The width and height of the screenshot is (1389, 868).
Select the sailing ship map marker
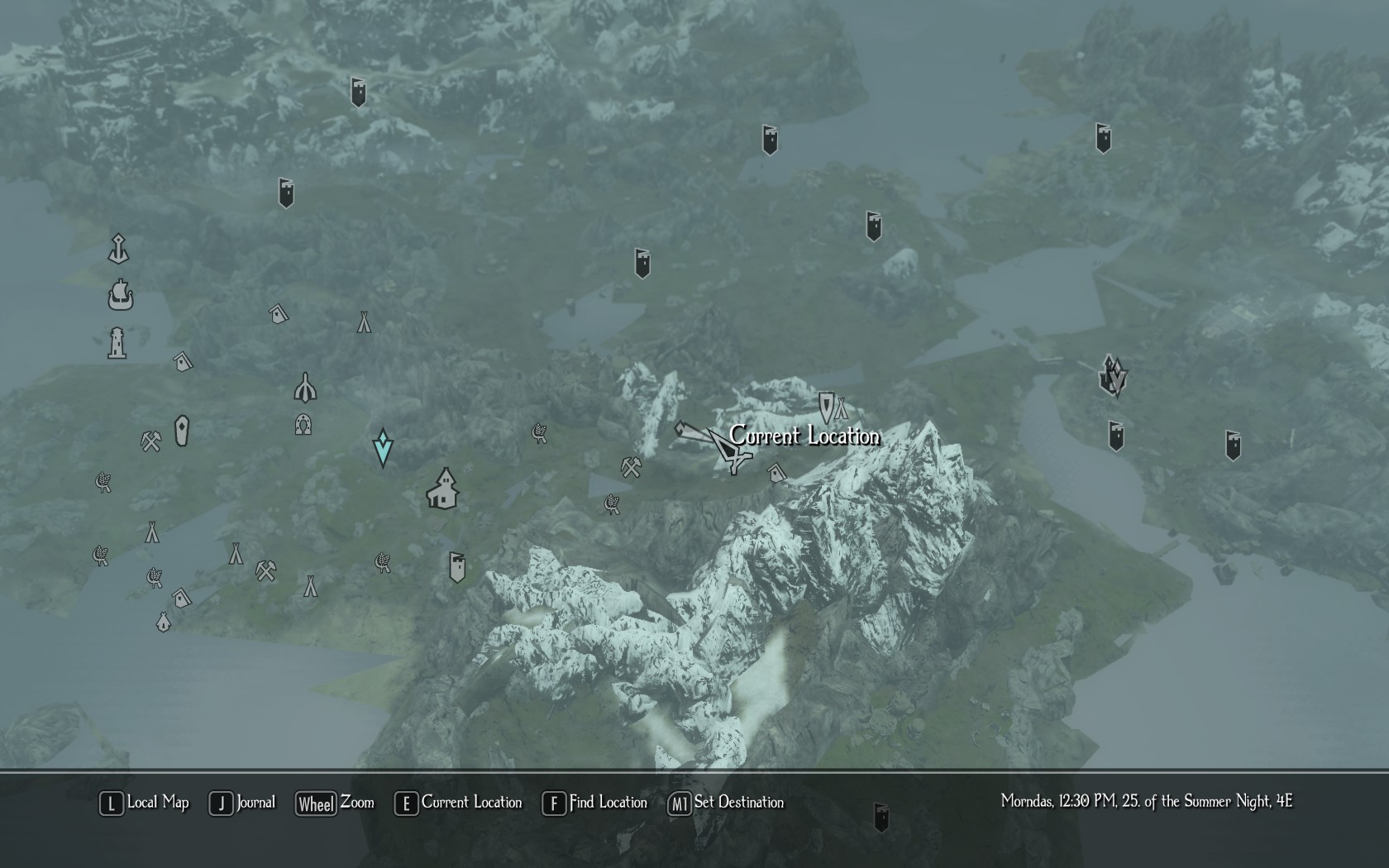[121, 295]
